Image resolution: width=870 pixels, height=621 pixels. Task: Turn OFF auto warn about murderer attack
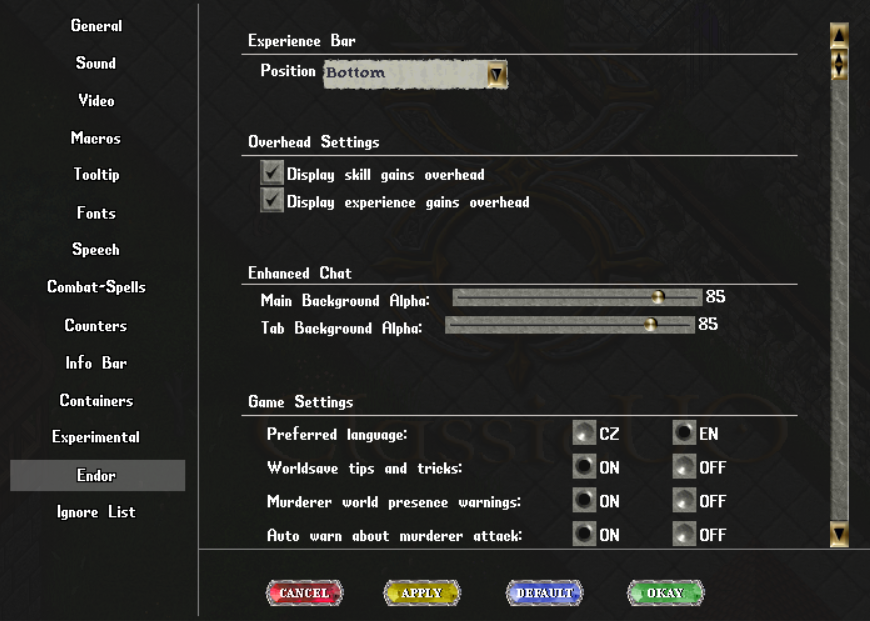[684, 535]
